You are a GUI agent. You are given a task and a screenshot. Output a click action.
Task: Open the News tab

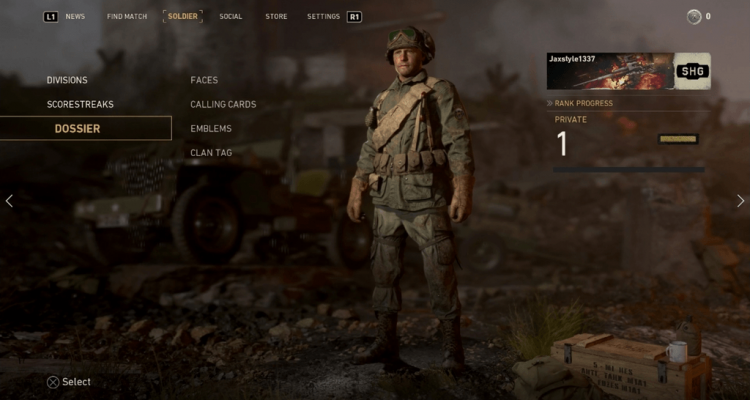click(x=75, y=16)
